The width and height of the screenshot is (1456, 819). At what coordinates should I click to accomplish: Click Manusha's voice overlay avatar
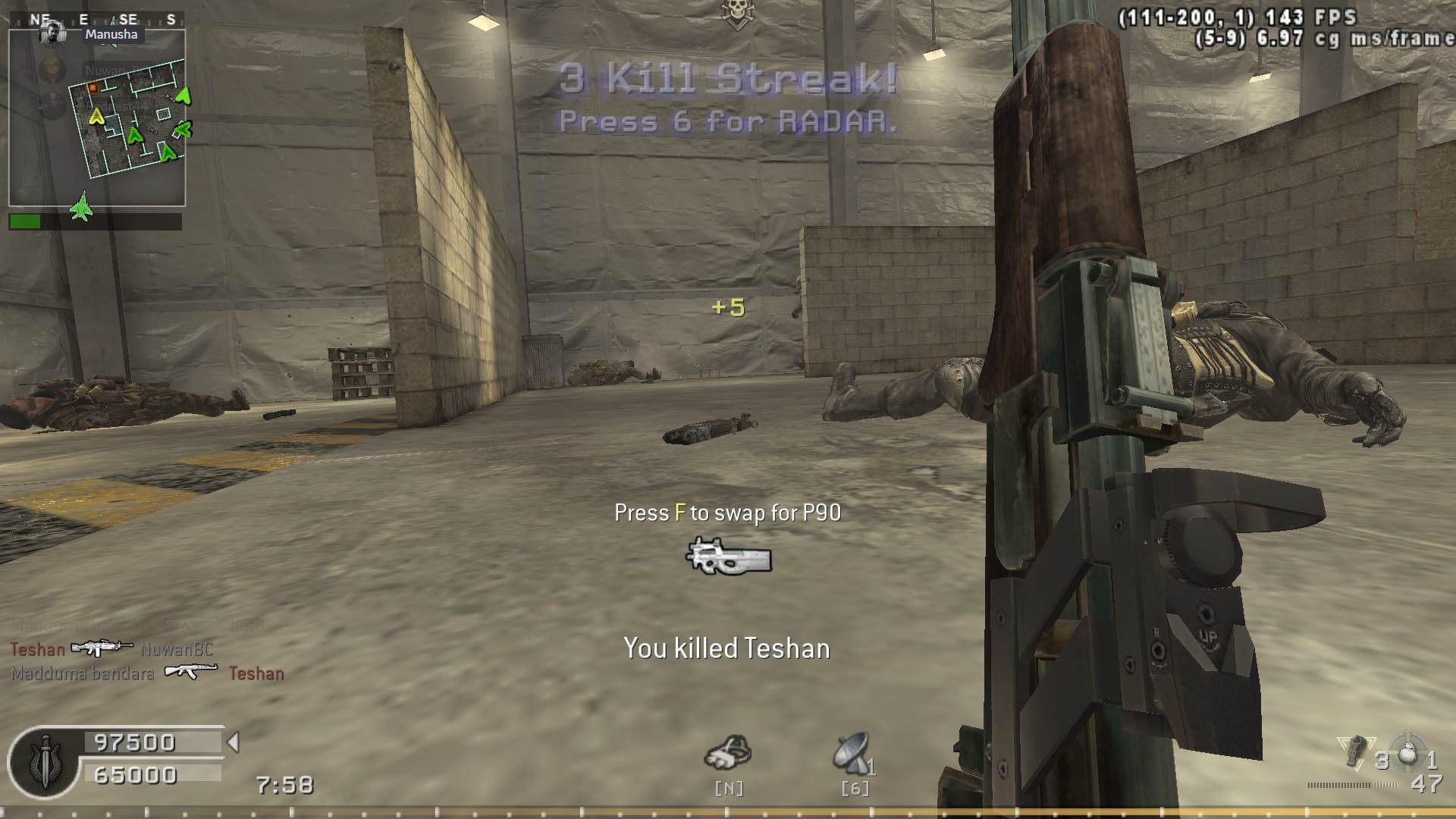pyautogui.click(x=52, y=33)
